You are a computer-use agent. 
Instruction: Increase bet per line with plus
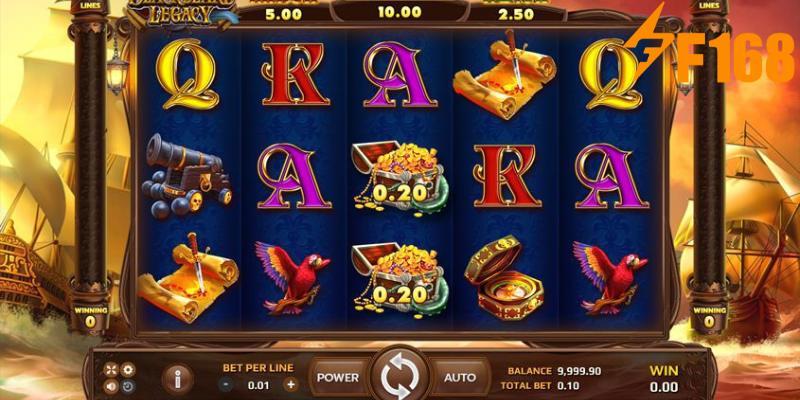point(291,383)
